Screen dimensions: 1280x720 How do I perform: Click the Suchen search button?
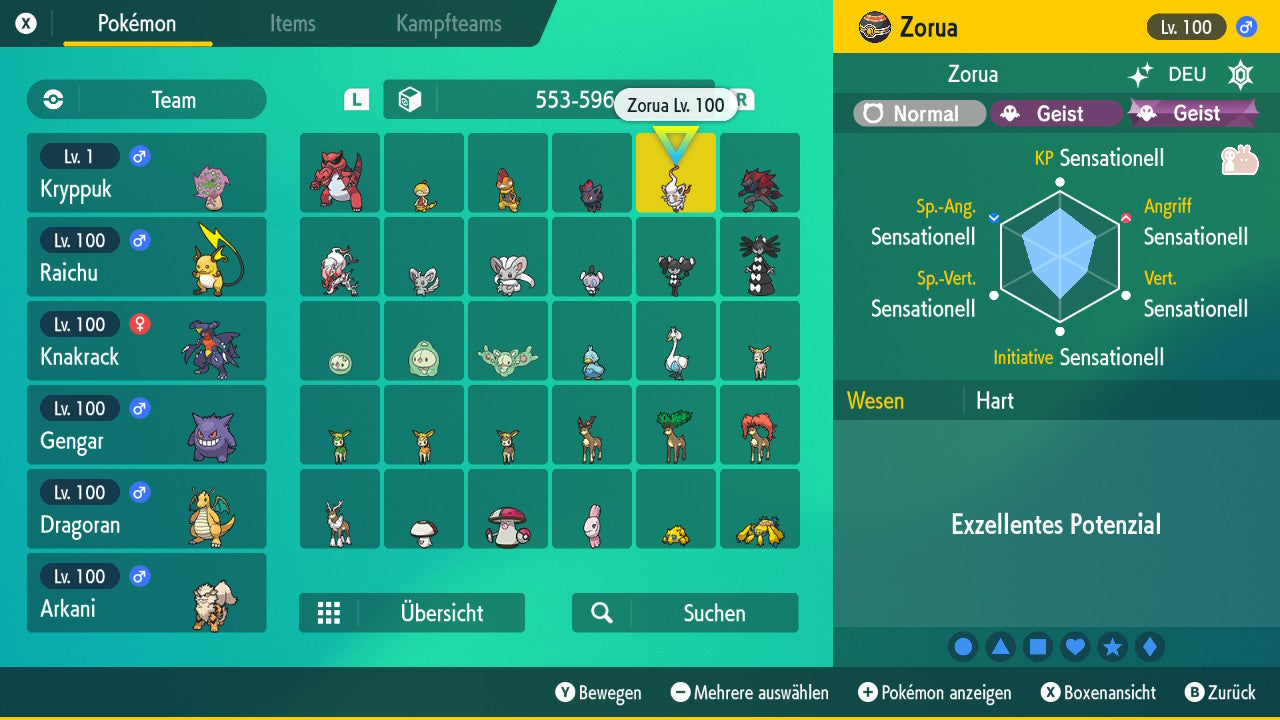pyautogui.click(x=685, y=613)
